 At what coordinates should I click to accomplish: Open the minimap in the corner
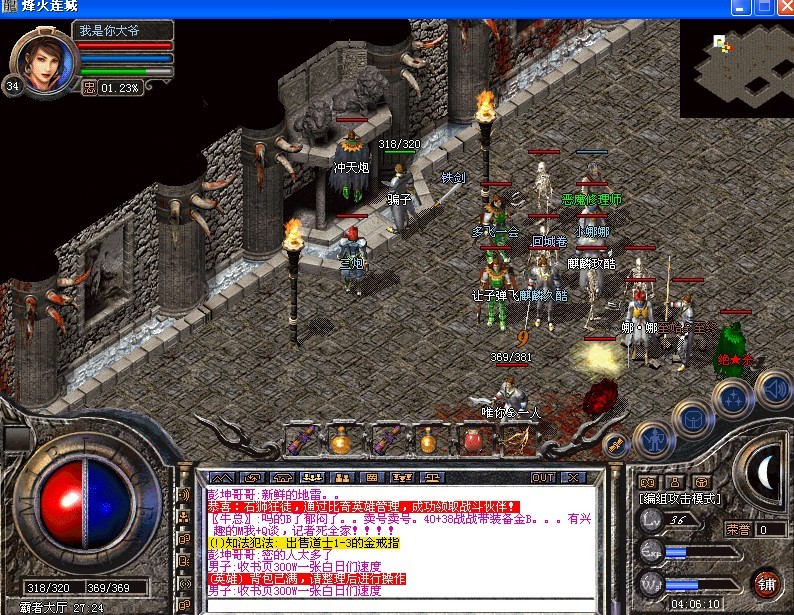point(736,68)
